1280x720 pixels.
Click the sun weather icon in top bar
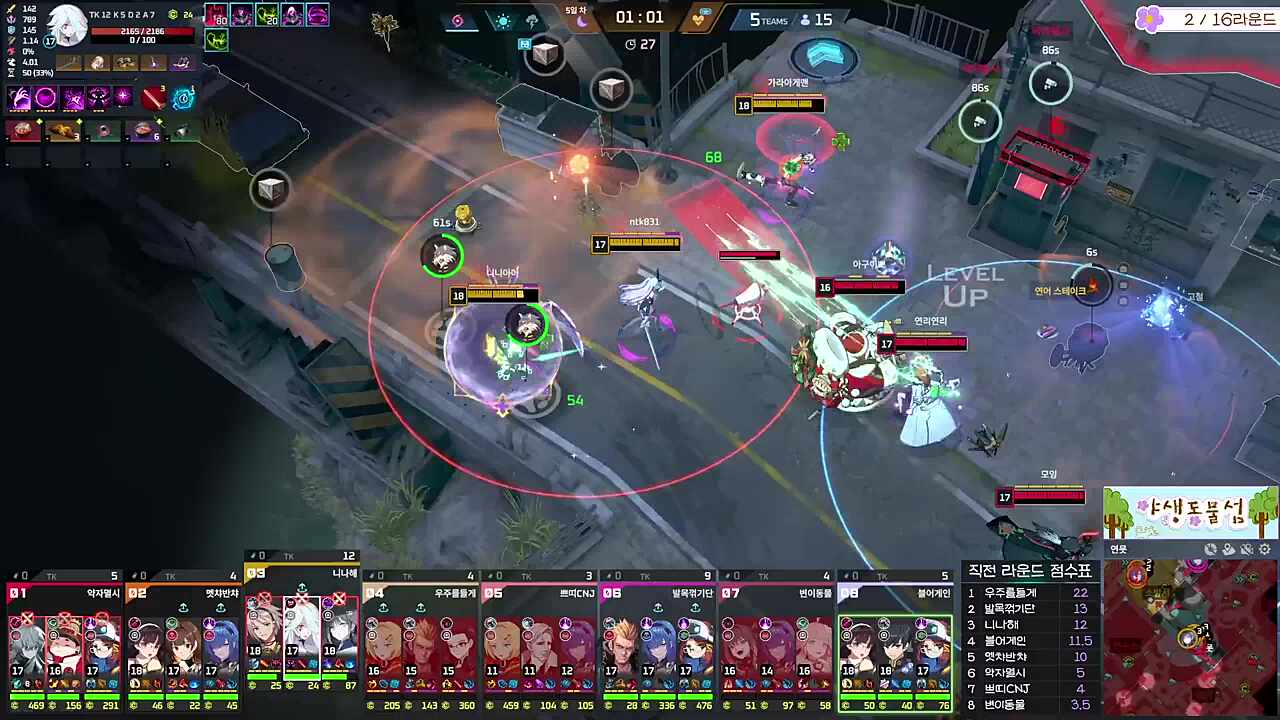(503, 21)
